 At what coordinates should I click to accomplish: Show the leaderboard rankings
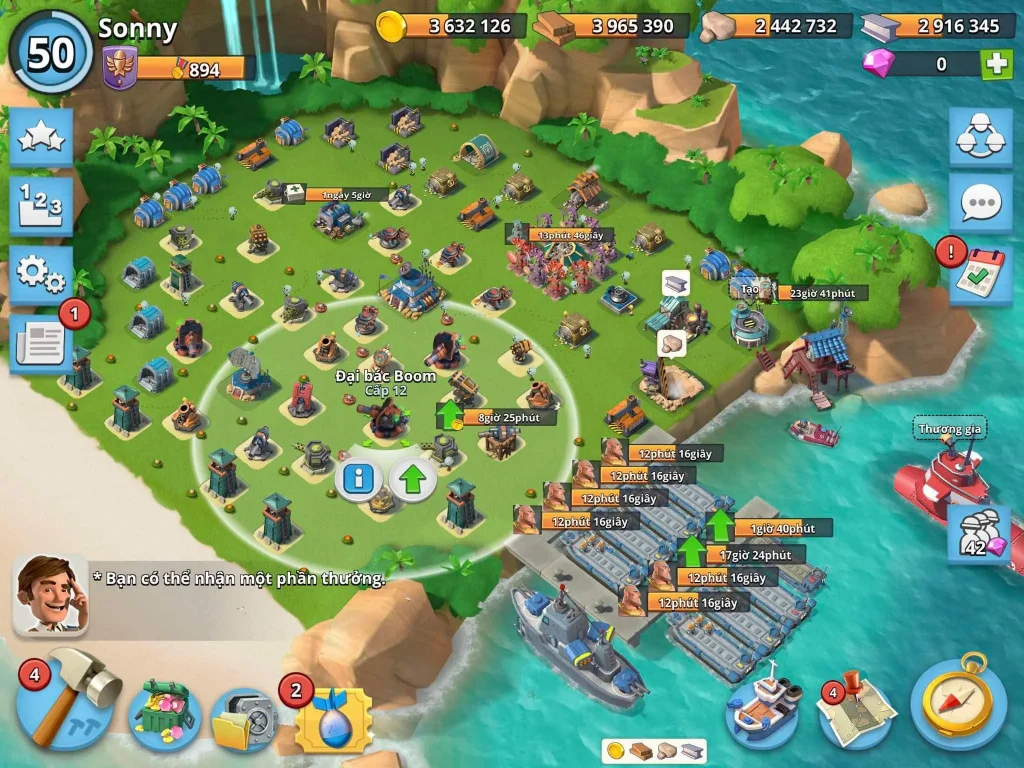pyautogui.click(x=41, y=205)
